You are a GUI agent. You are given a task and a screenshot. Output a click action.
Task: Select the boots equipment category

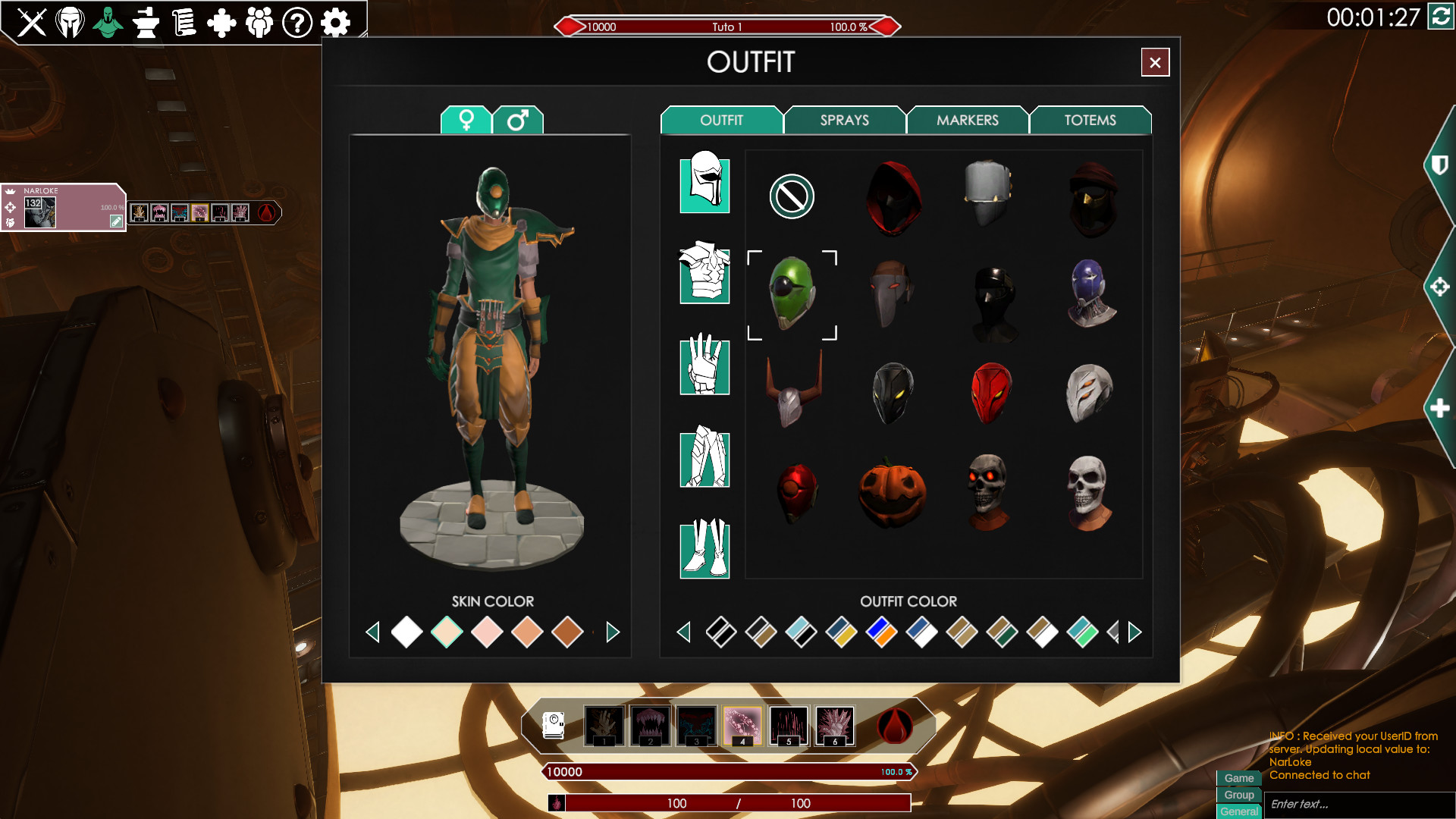coord(704,548)
